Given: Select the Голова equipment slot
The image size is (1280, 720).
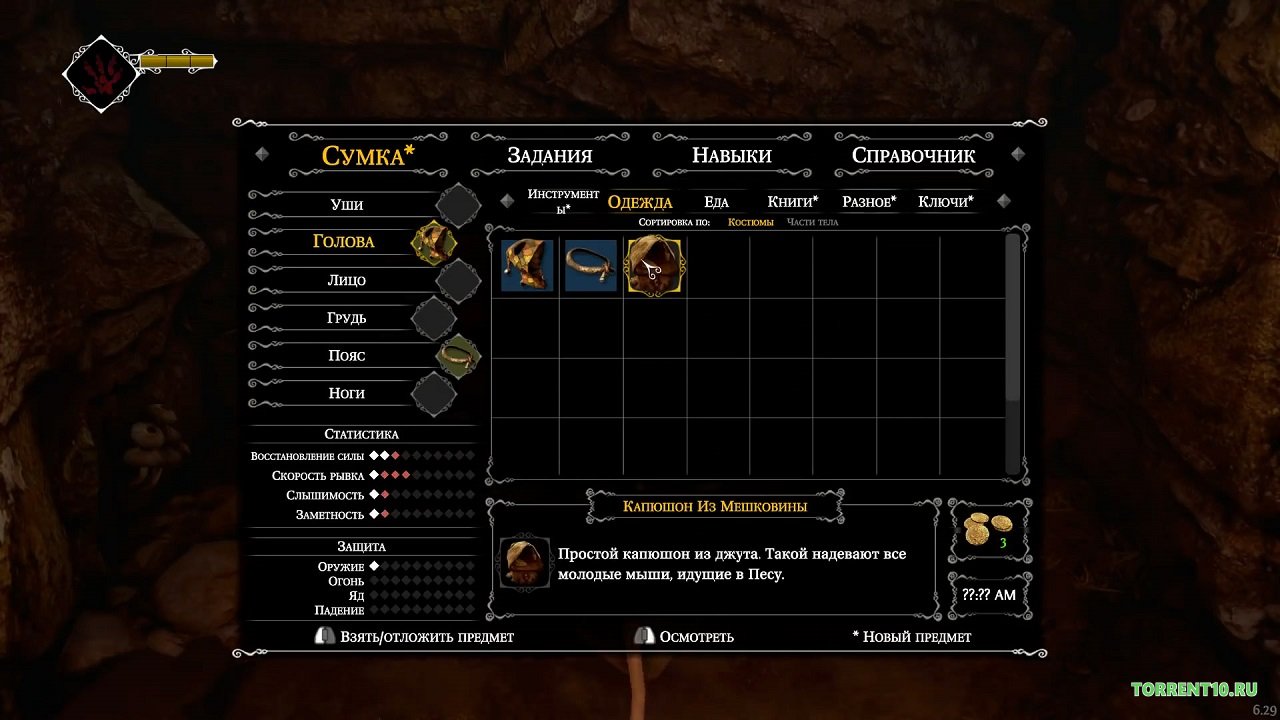Looking at the screenshot, I should coord(344,242).
